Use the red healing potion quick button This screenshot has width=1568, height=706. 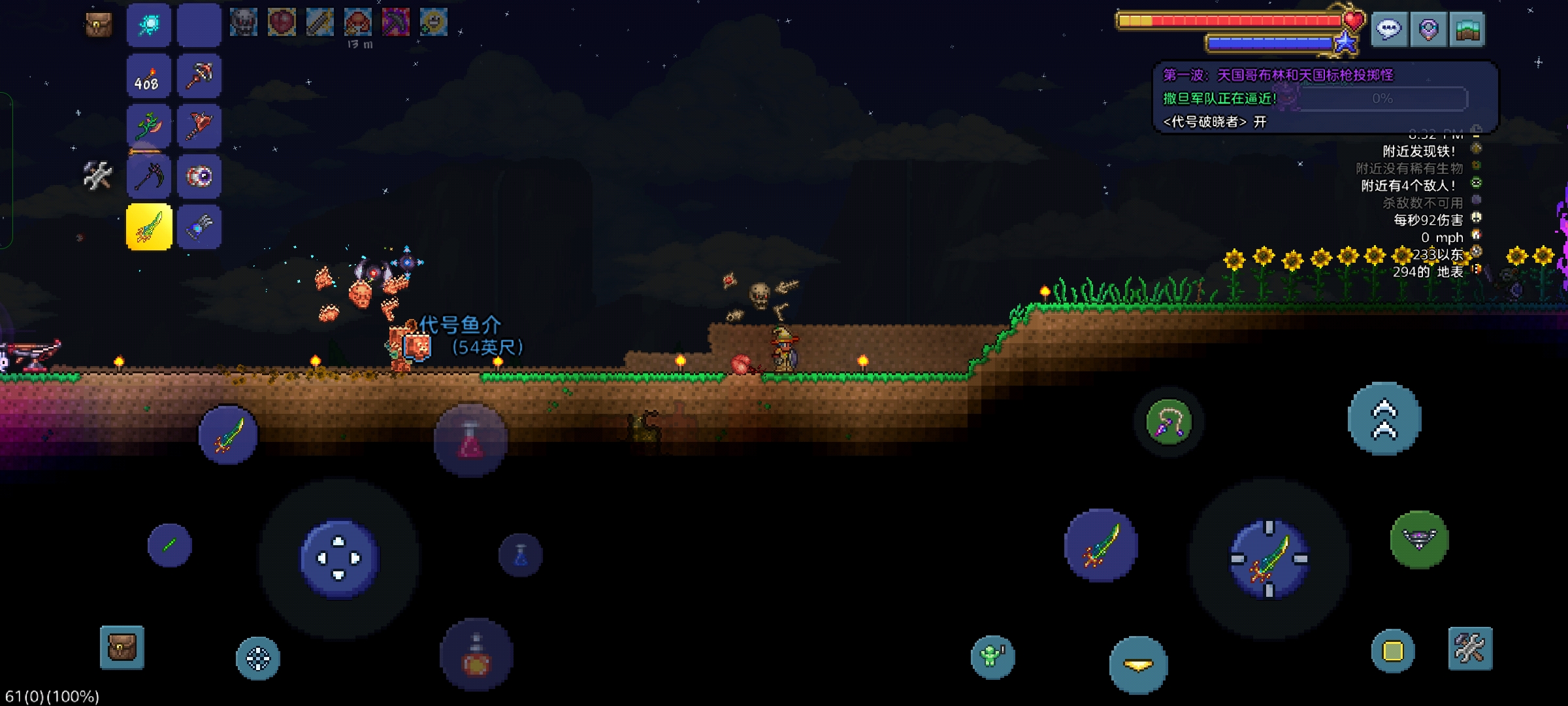tap(470, 440)
